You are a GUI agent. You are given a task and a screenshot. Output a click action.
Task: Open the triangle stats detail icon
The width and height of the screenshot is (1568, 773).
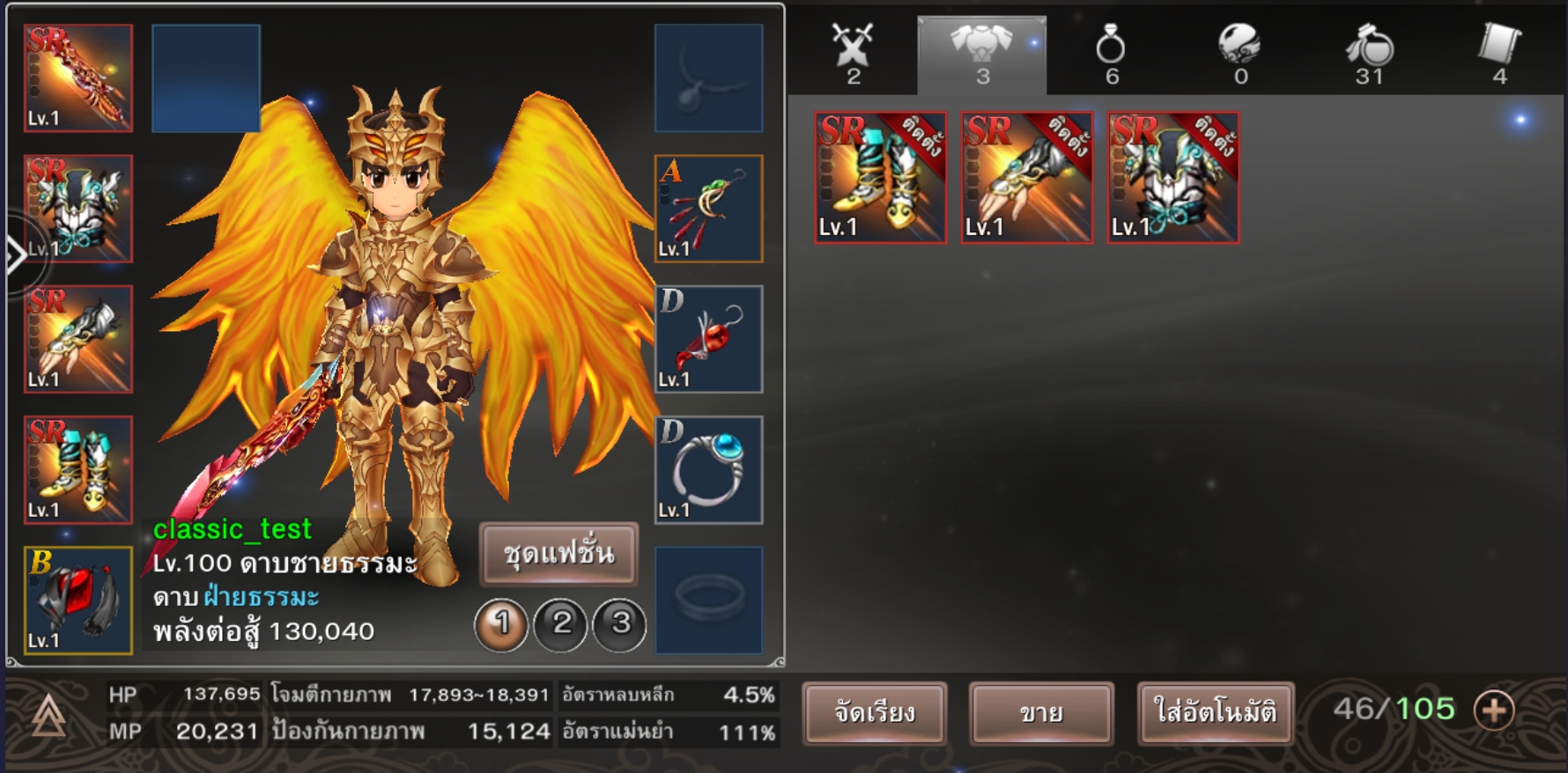[48, 715]
